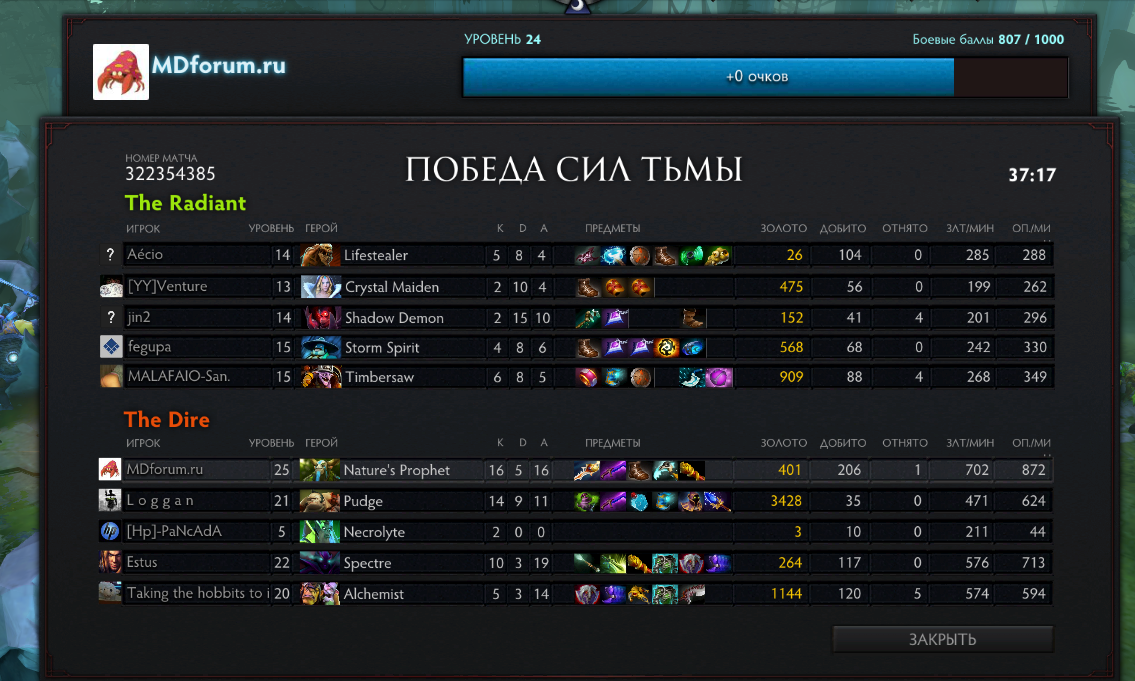Select player Estus in Dire list

[x=142, y=562]
